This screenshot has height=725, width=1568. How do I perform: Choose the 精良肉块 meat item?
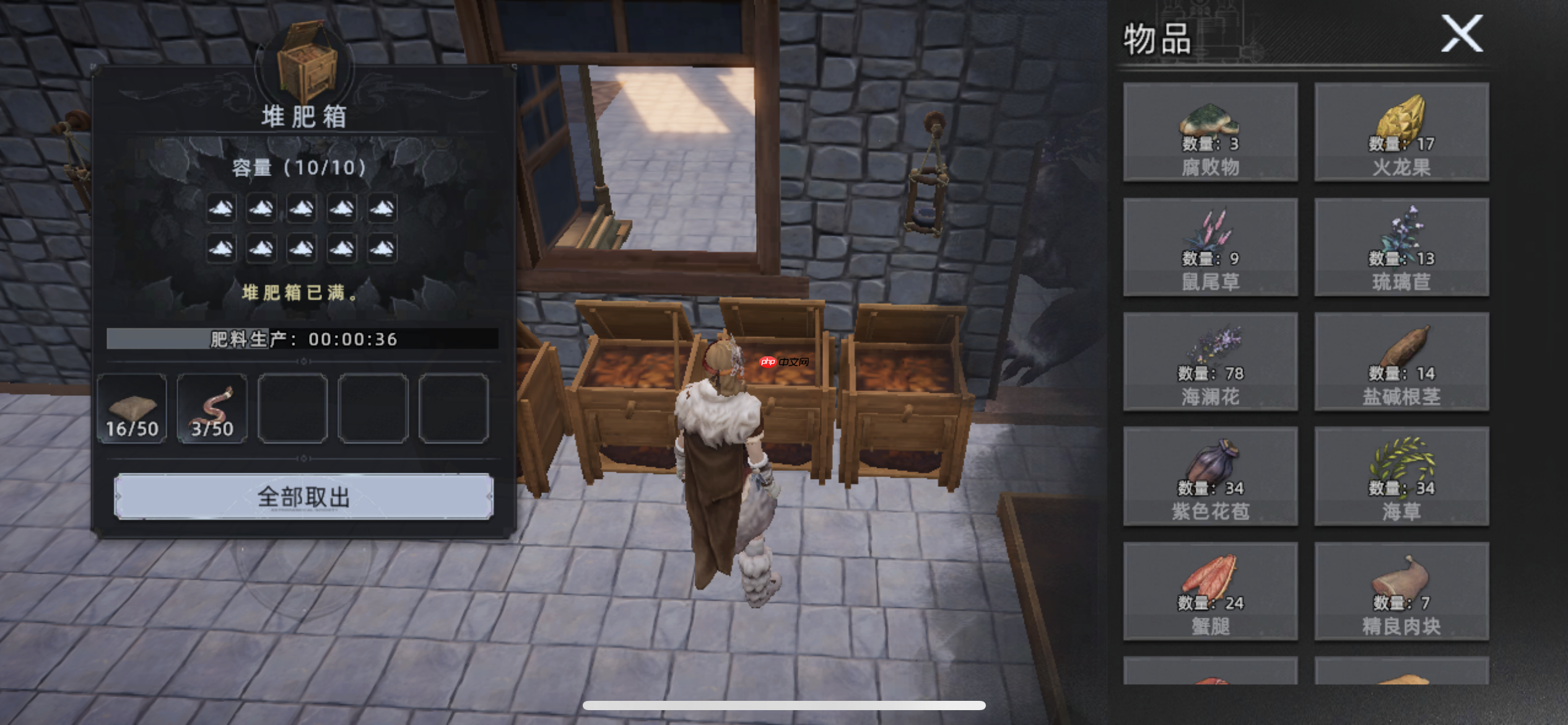[1401, 591]
